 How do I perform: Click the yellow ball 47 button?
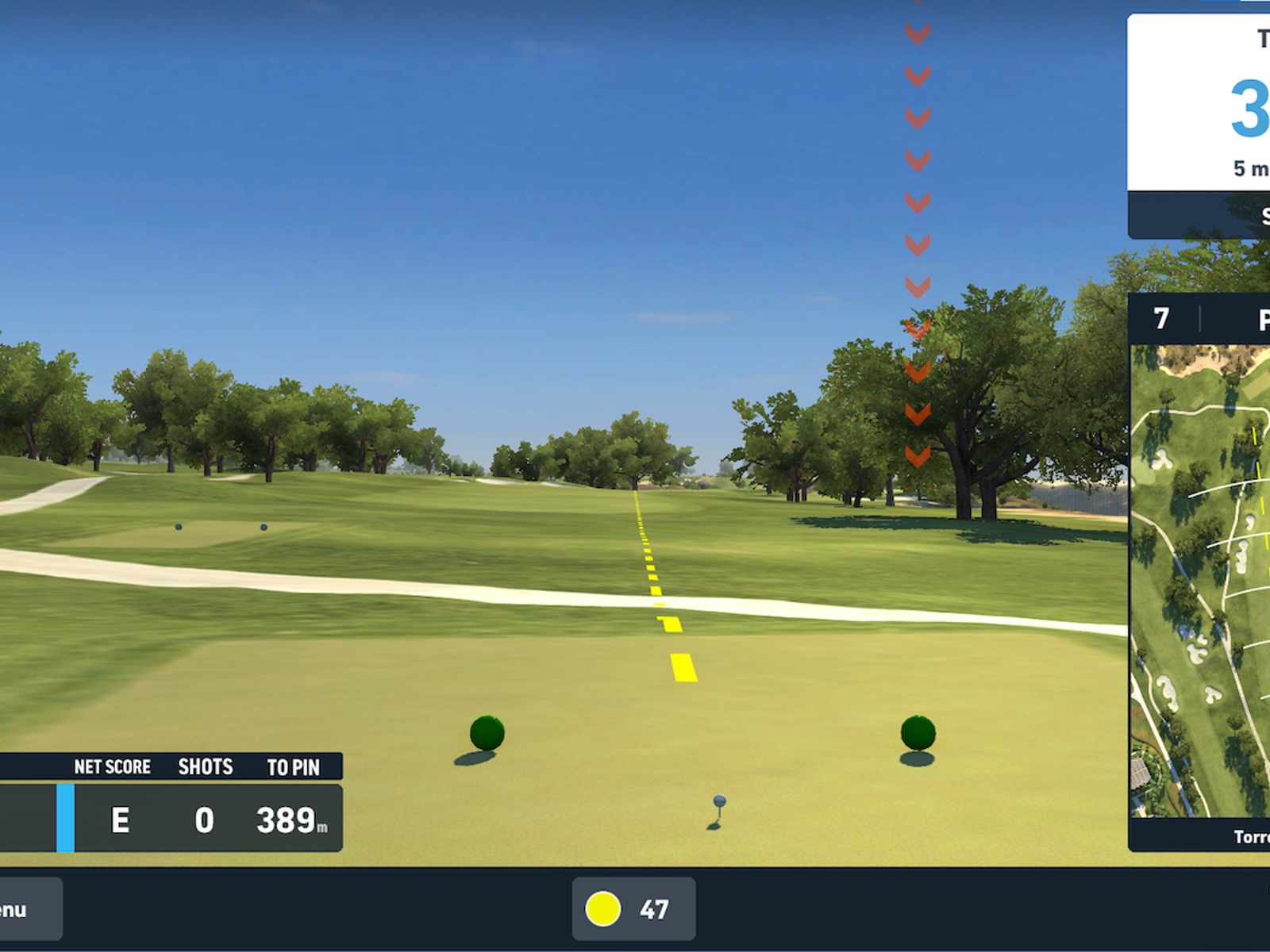point(633,909)
